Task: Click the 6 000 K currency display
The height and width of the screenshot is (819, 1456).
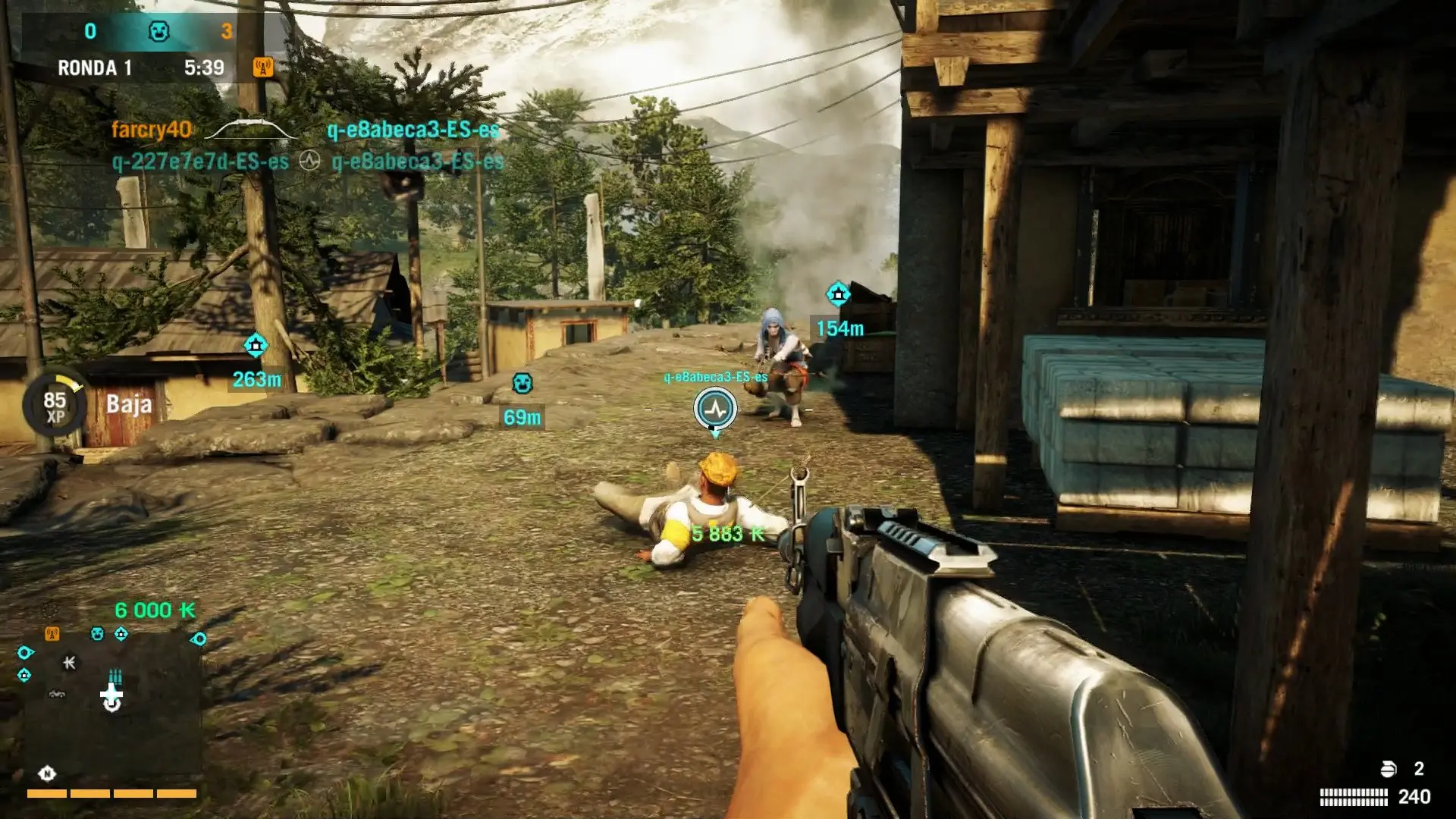Action: 155,610
